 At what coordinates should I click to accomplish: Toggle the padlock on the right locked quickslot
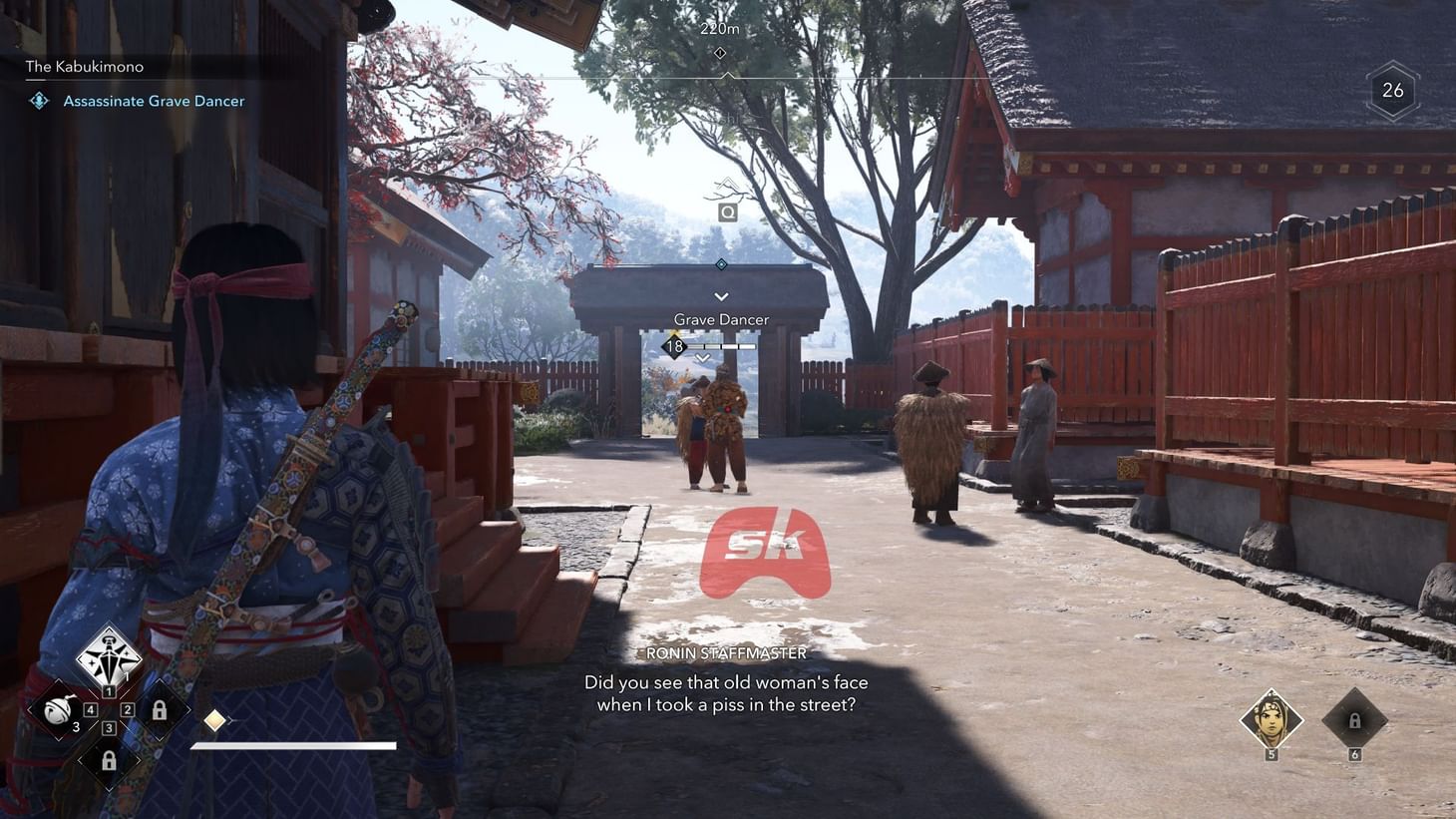(x=160, y=711)
